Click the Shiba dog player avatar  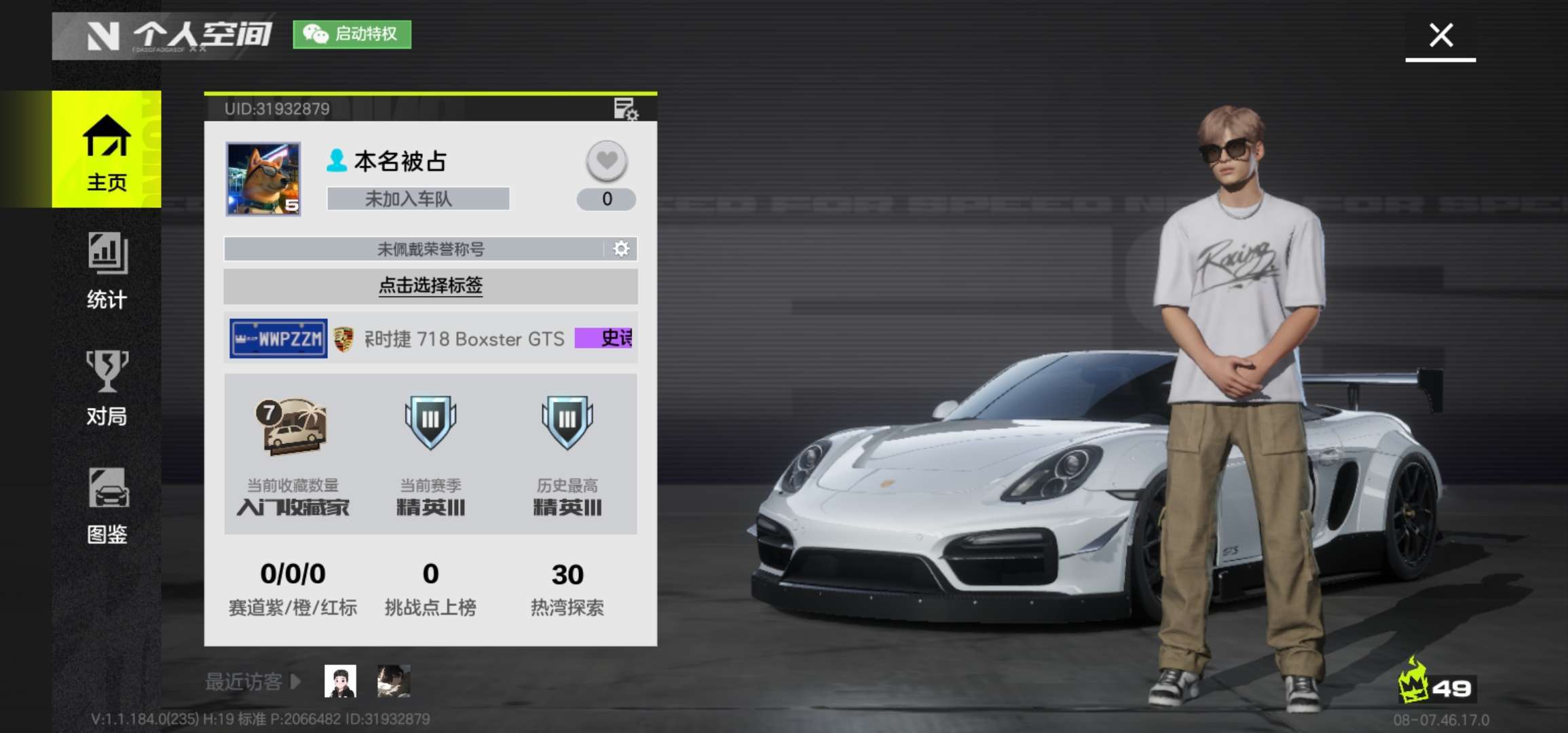pos(263,178)
